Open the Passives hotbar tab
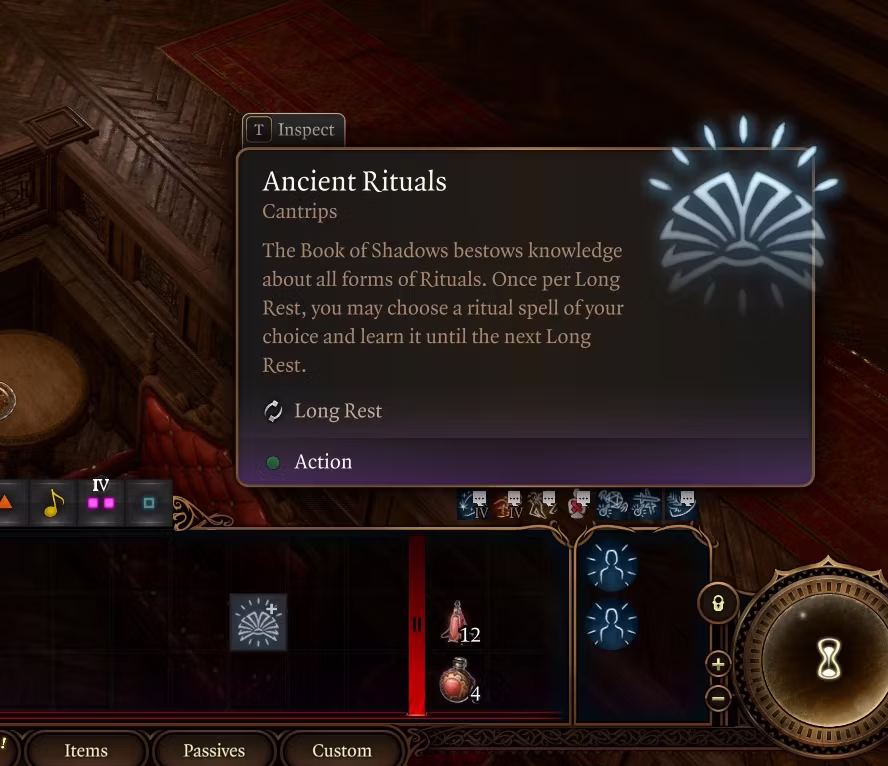The image size is (888, 766). (214, 750)
